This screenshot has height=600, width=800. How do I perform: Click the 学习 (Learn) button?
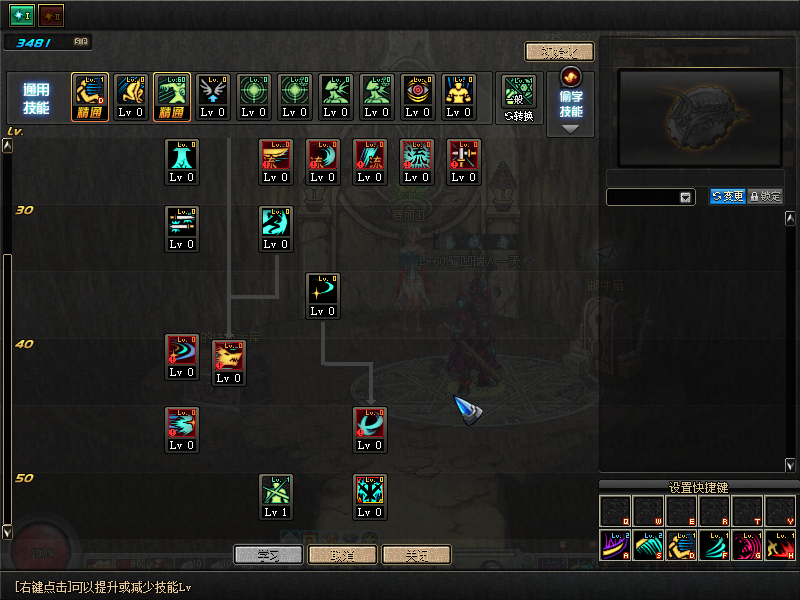point(268,554)
